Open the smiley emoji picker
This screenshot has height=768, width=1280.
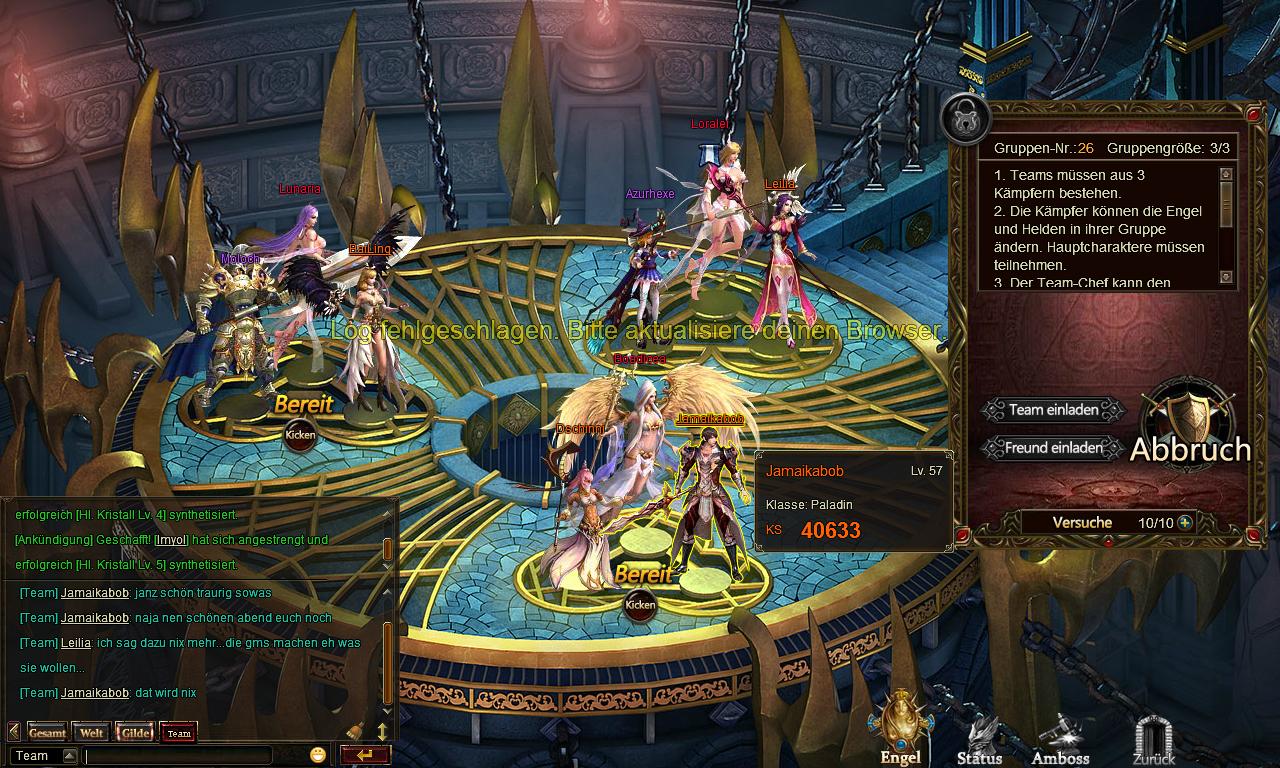(318, 755)
